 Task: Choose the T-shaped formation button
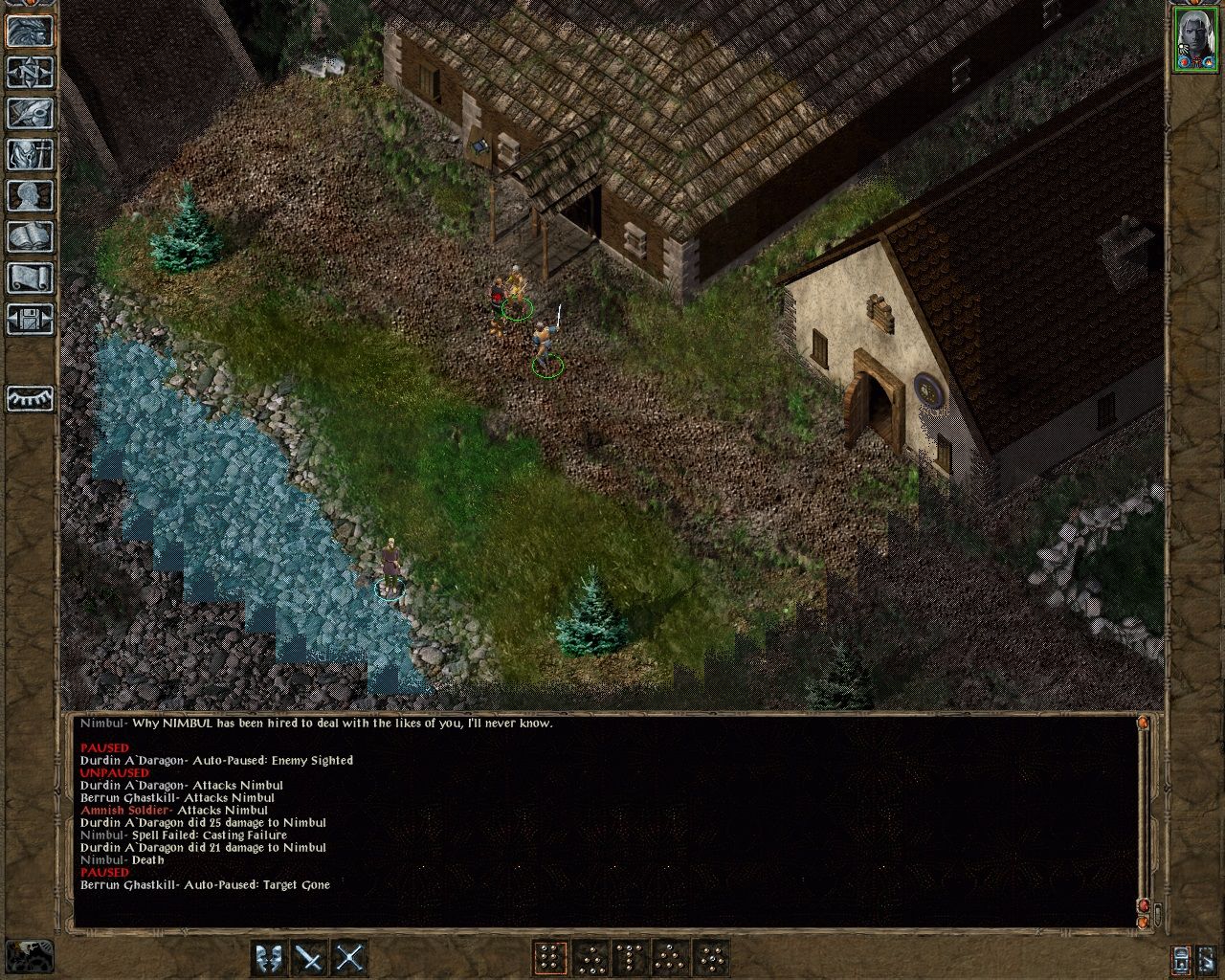632,959
